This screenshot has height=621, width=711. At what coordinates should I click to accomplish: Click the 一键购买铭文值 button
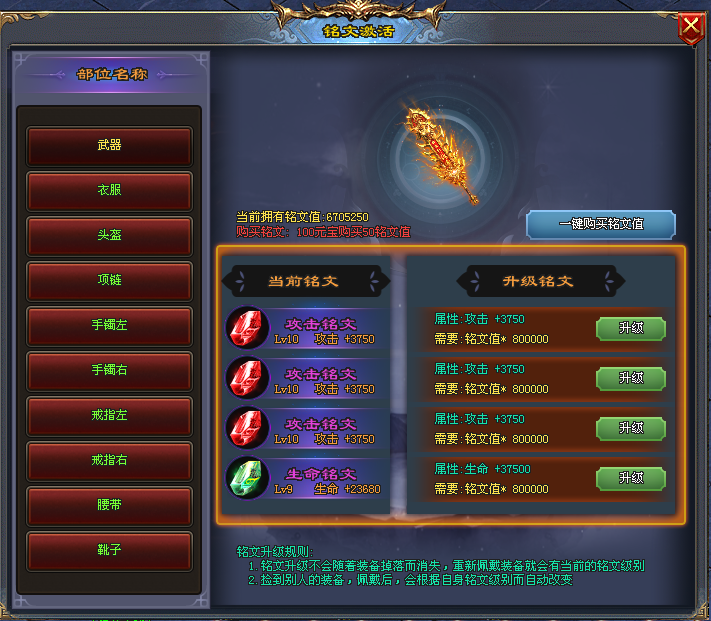tap(601, 224)
